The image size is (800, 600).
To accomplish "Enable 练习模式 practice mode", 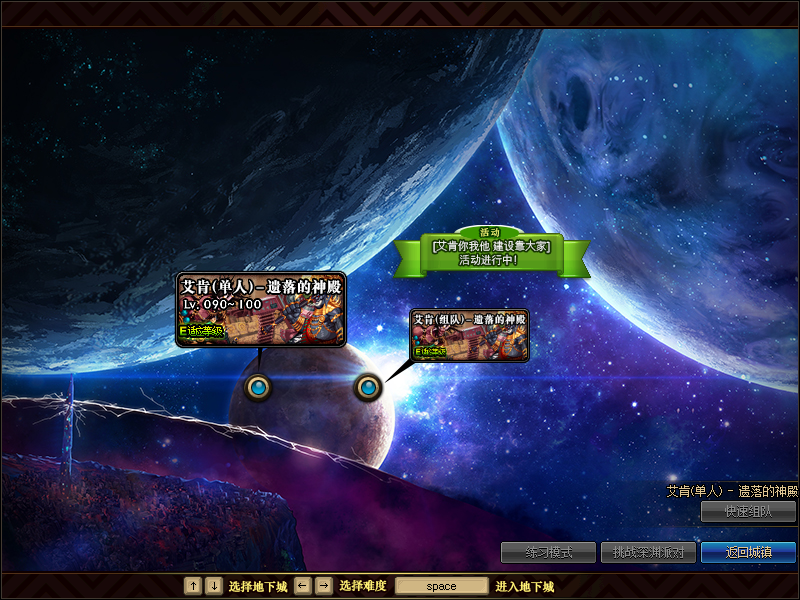I will pyautogui.click(x=548, y=552).
